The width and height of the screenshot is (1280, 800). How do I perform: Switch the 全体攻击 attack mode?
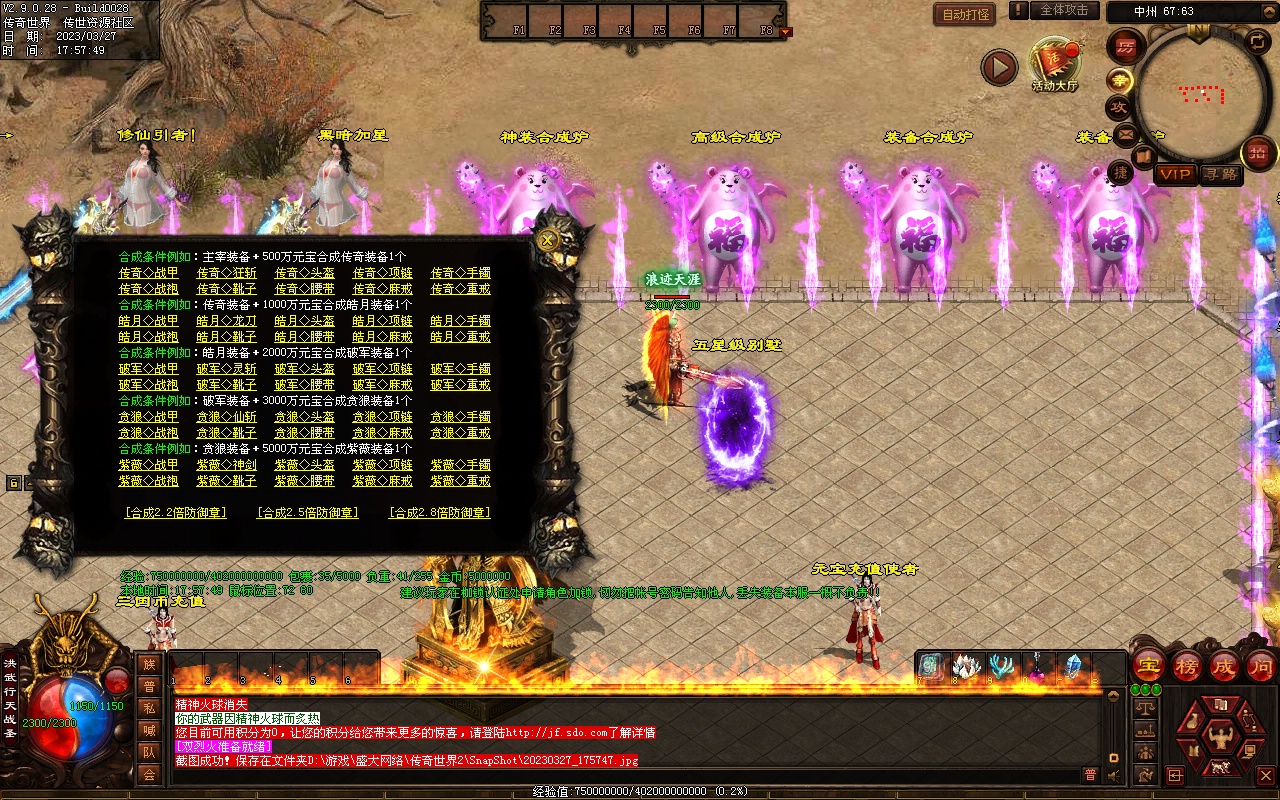1064,10
